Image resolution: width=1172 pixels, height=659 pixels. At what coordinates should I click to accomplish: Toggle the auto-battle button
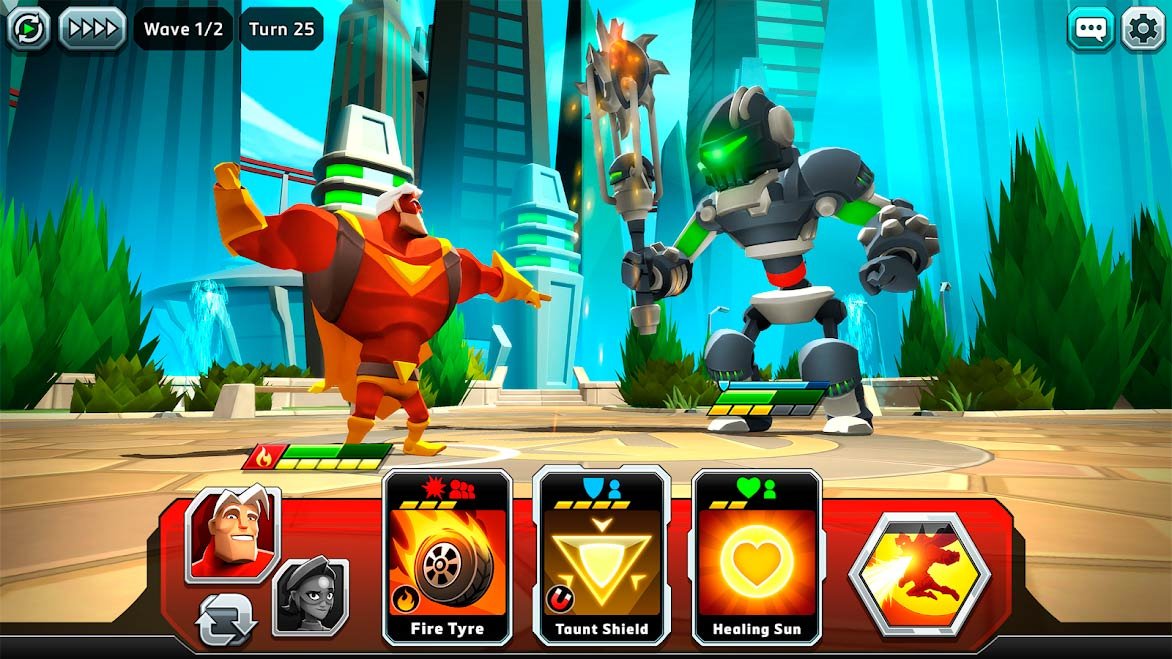coord(28,28)
